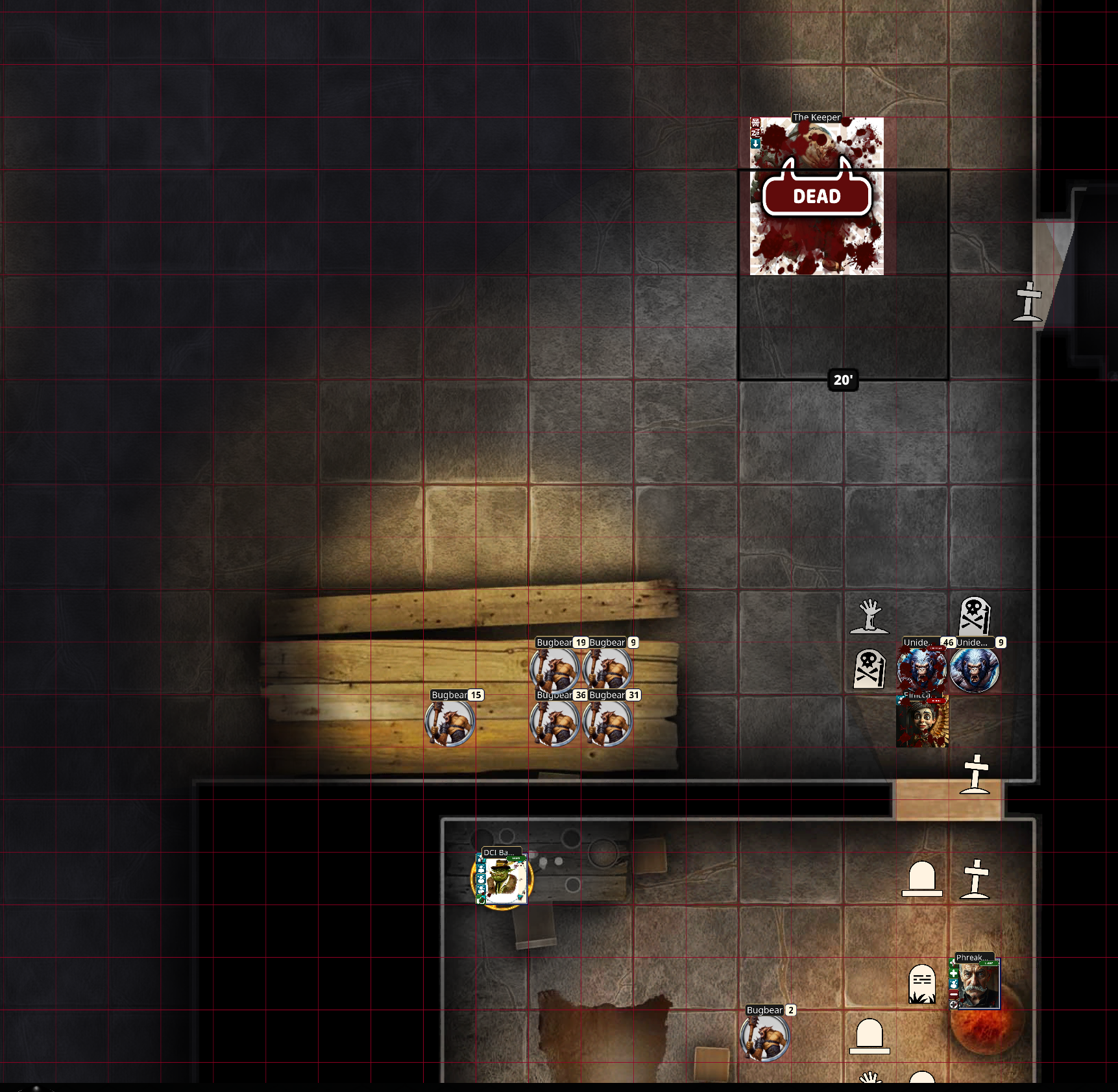Click the blue down-arrow marker on The Keeper token
This screenshot has width=1118, height=1092.
coord(755,144)
